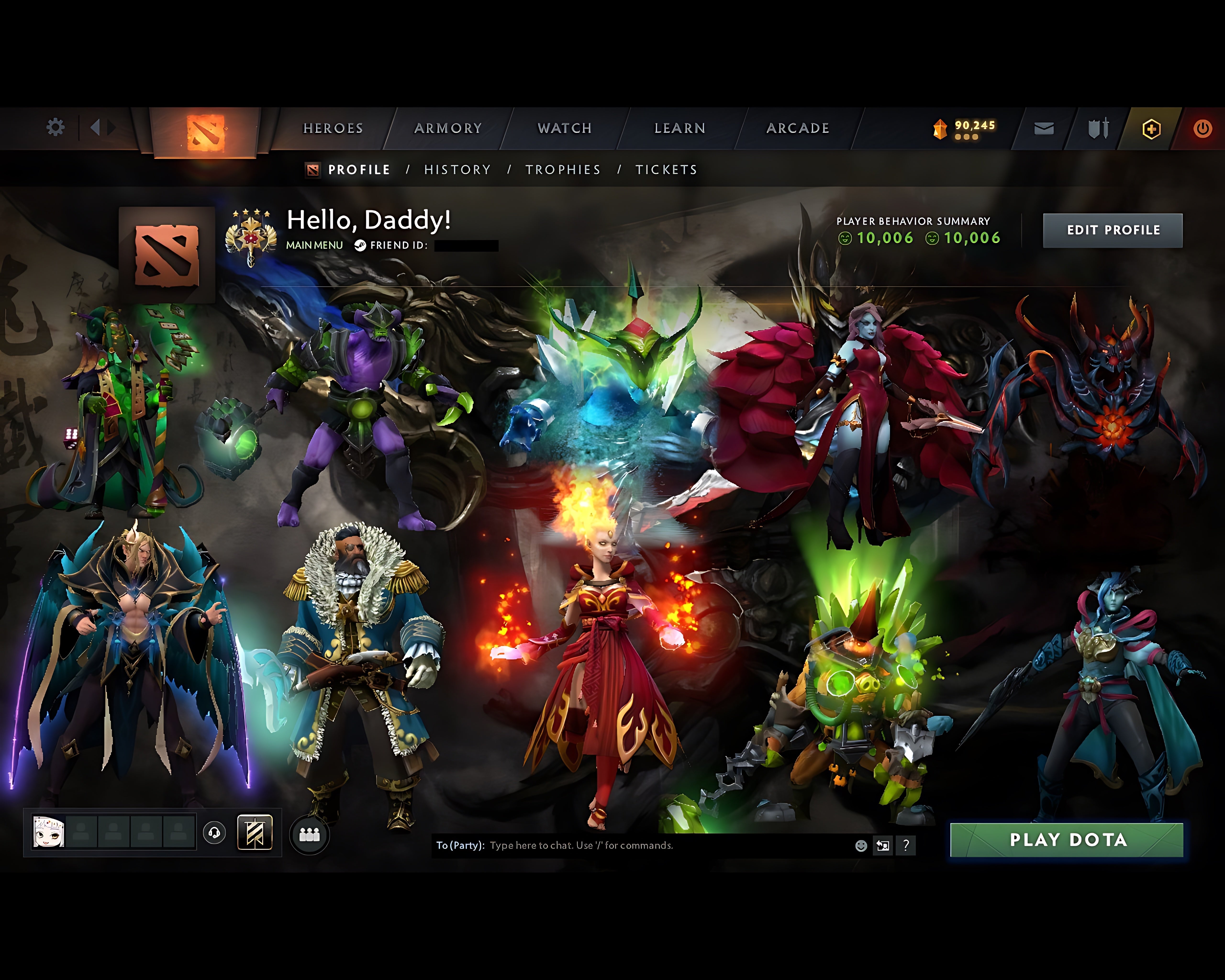
Task: Switch to the TROPHIES tab
Action: (563, 169)
